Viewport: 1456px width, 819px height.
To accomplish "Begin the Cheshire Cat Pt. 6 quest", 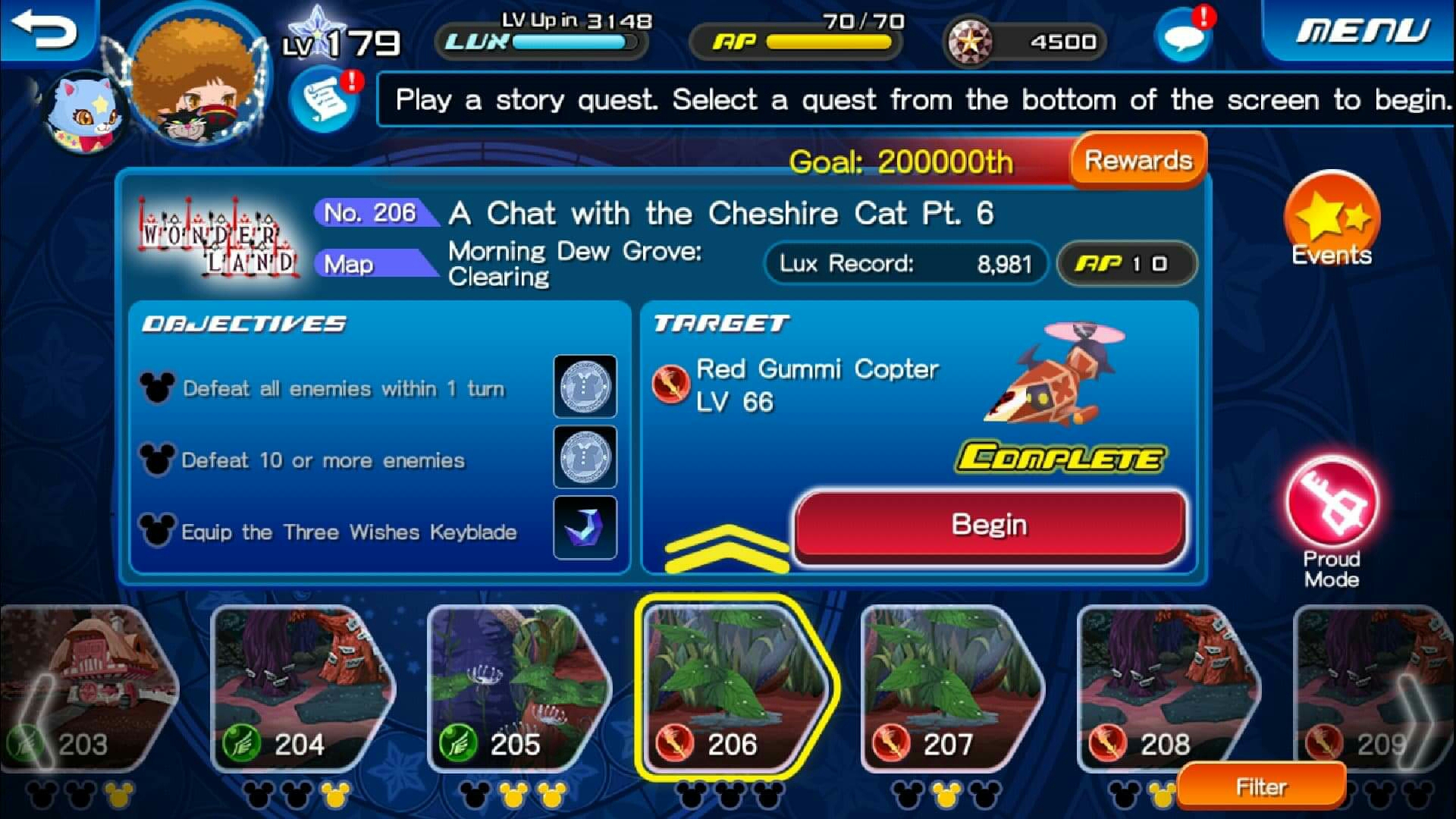I will 989,526.
